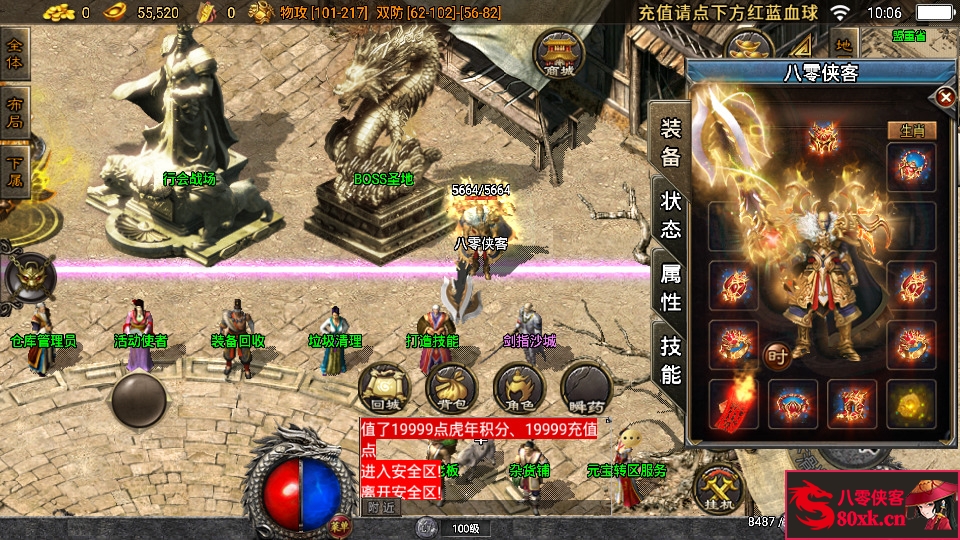Switch chat to the 附近 nearby channel
960x540 pixels.
point(381,508)
